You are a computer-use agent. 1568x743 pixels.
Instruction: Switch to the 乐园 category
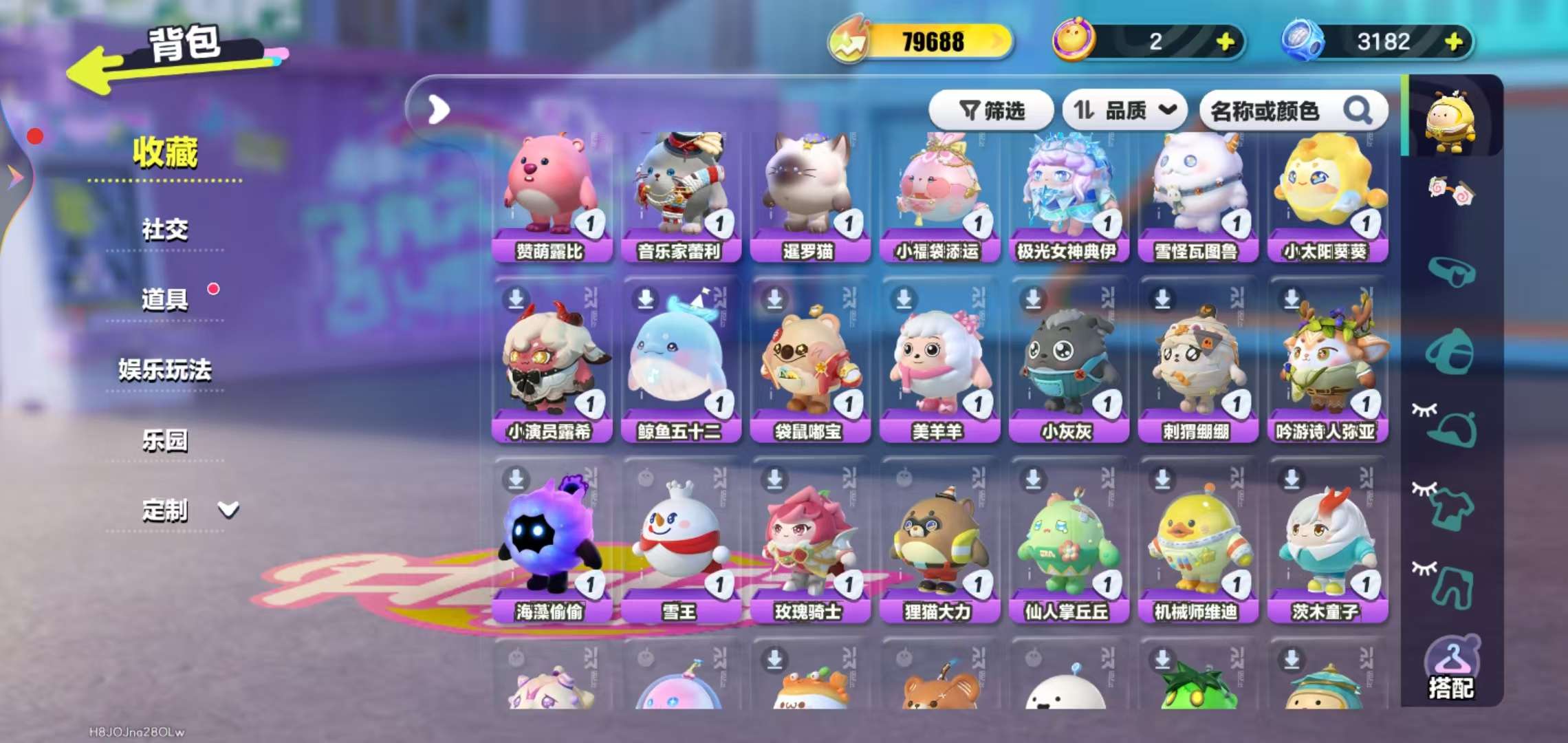tap(165, 440)
